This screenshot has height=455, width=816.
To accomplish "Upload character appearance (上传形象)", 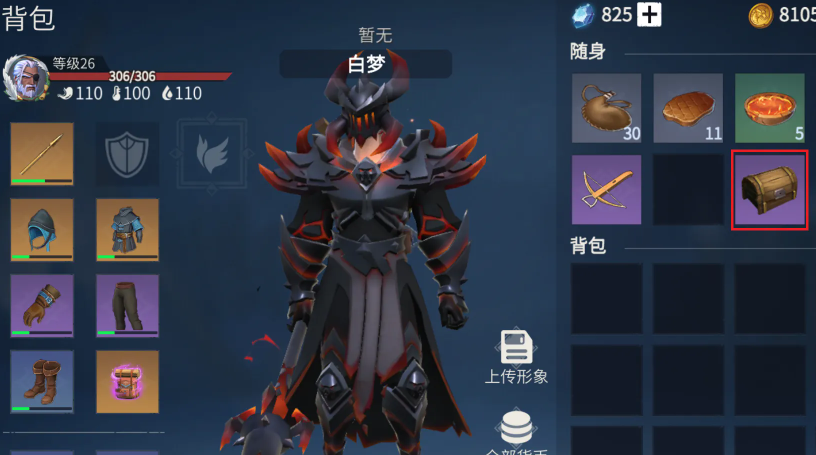I will tap(516, 357).
